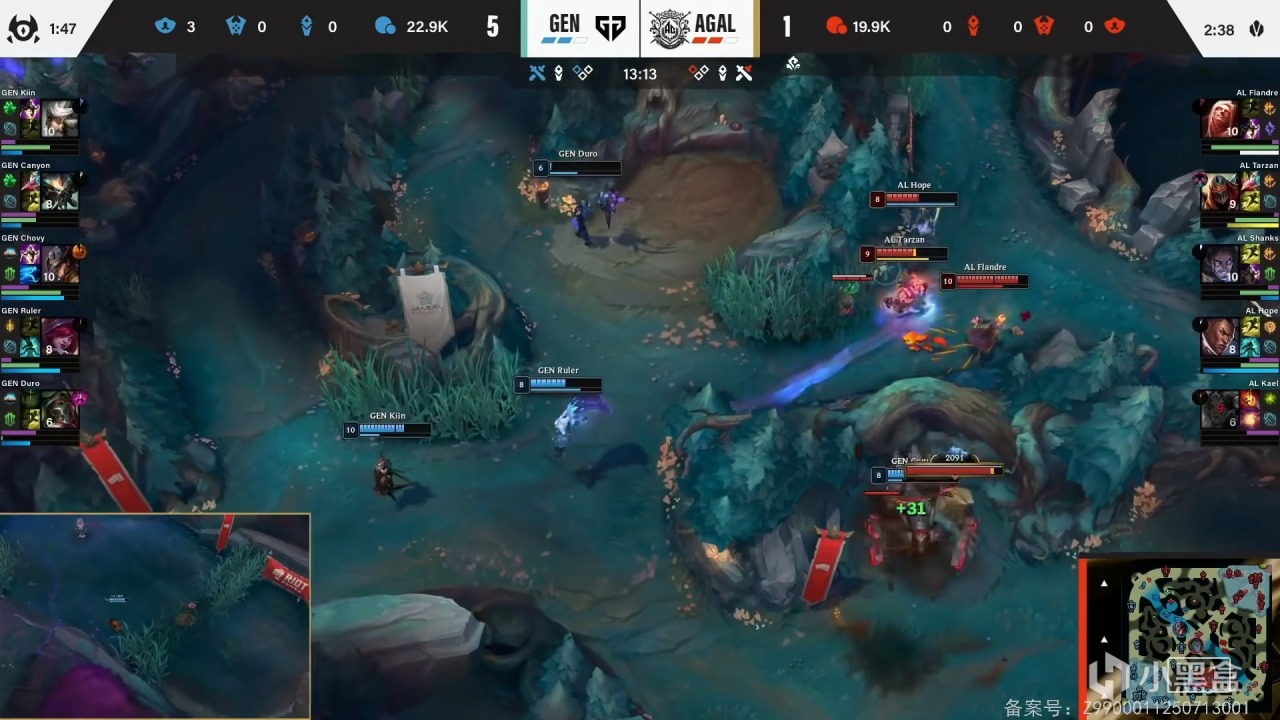Click the AGAL team logo on scoreboard
Screen dimensions: 1280x720
pos(669,28)
